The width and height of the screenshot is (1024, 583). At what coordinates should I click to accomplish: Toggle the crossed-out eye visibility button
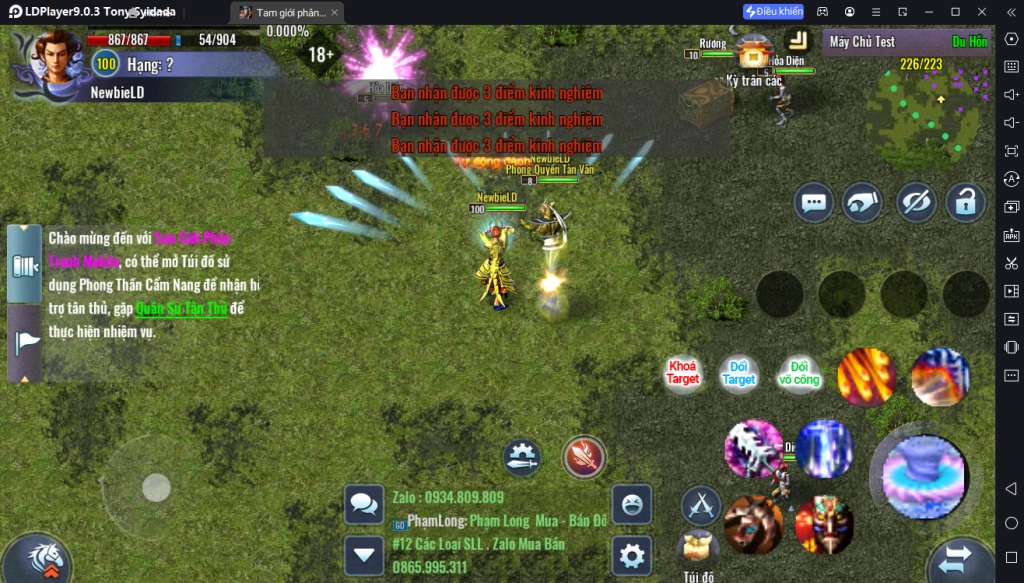click(x=915, y=203)
